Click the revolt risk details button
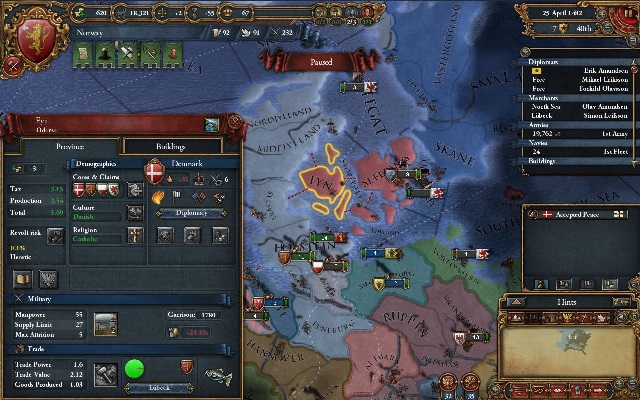640x400 pixels. [57, 236]
